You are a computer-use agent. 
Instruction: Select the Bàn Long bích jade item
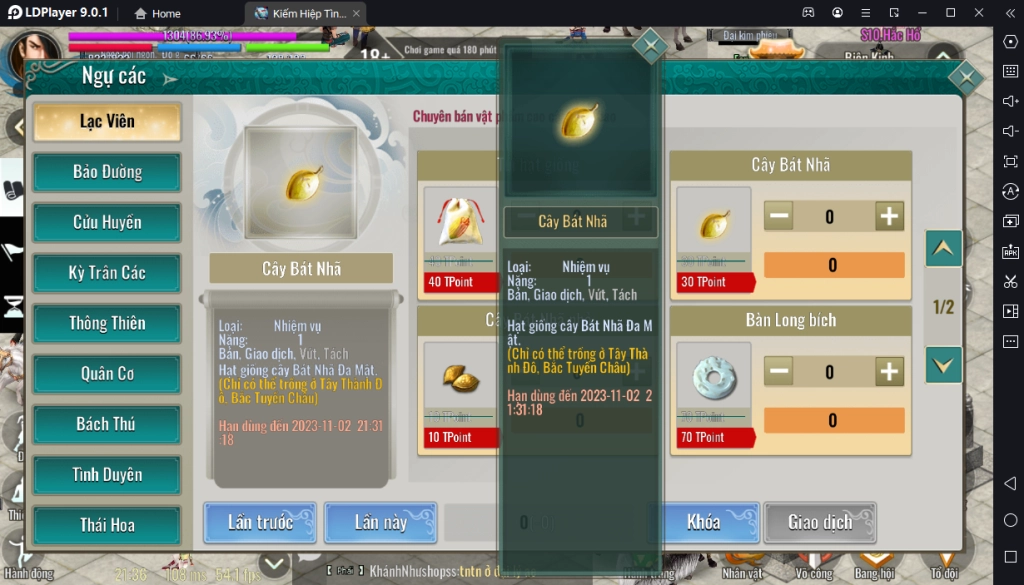pyautogui.click(x=713, y=373)
